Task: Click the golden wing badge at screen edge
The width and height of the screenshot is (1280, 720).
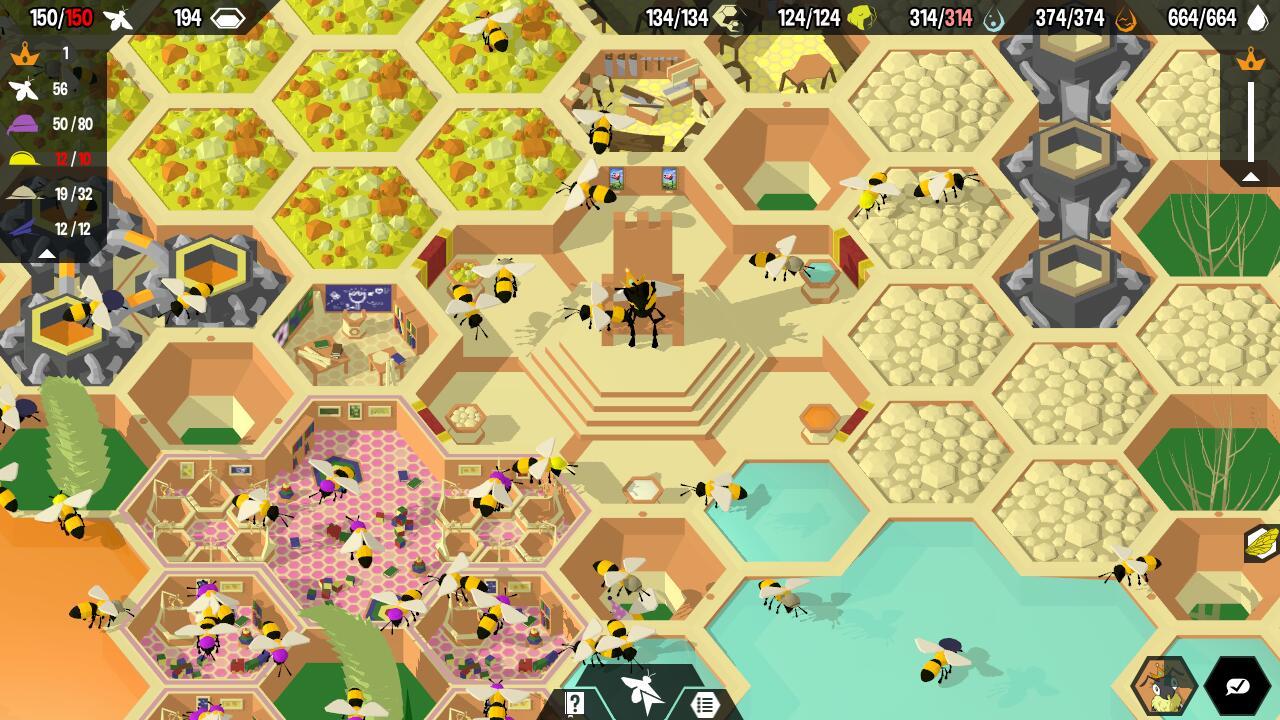Action: [1263, 543]
